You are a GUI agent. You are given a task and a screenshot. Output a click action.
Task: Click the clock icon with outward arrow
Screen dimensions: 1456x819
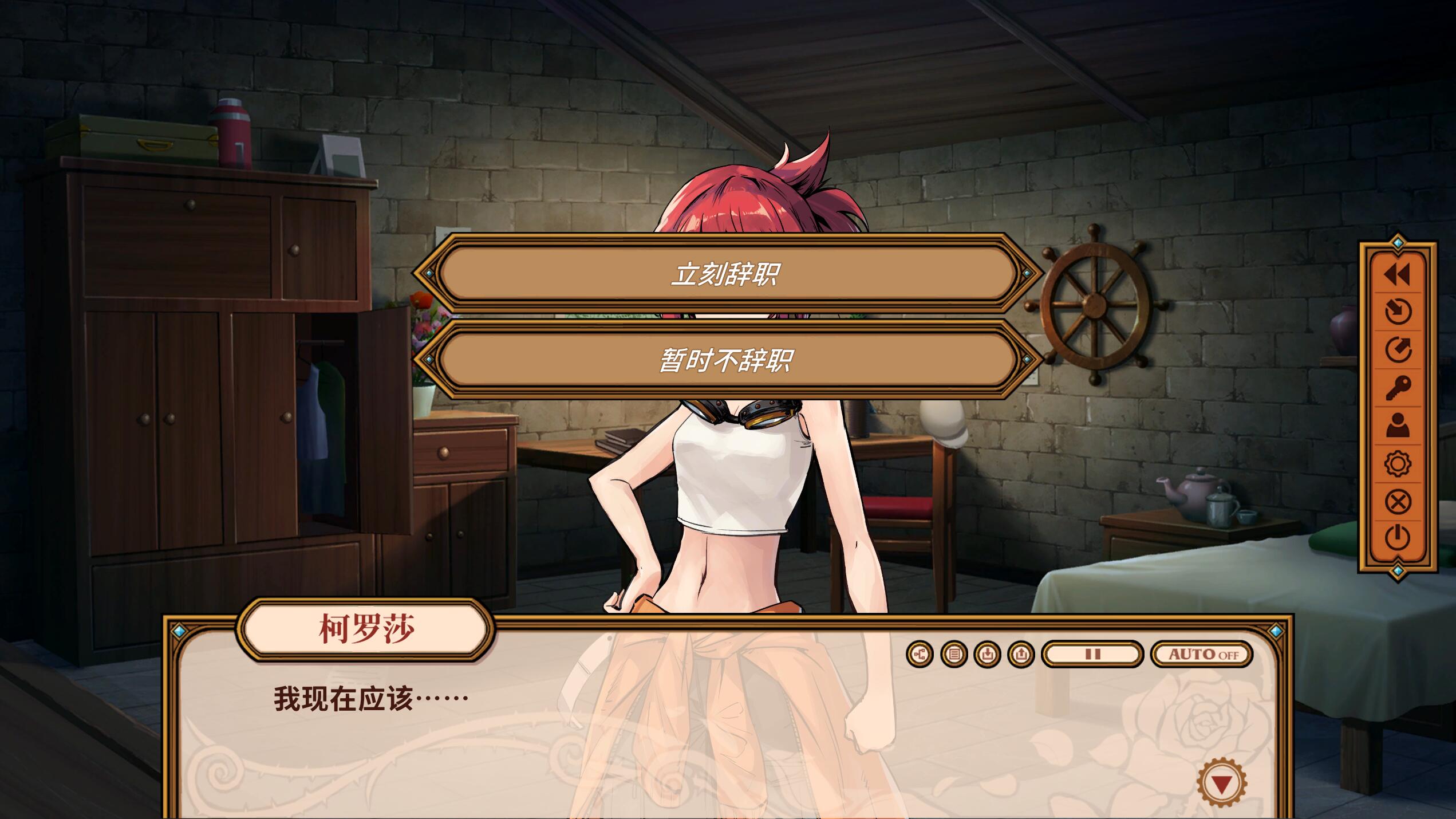(x=1397, y=349)
